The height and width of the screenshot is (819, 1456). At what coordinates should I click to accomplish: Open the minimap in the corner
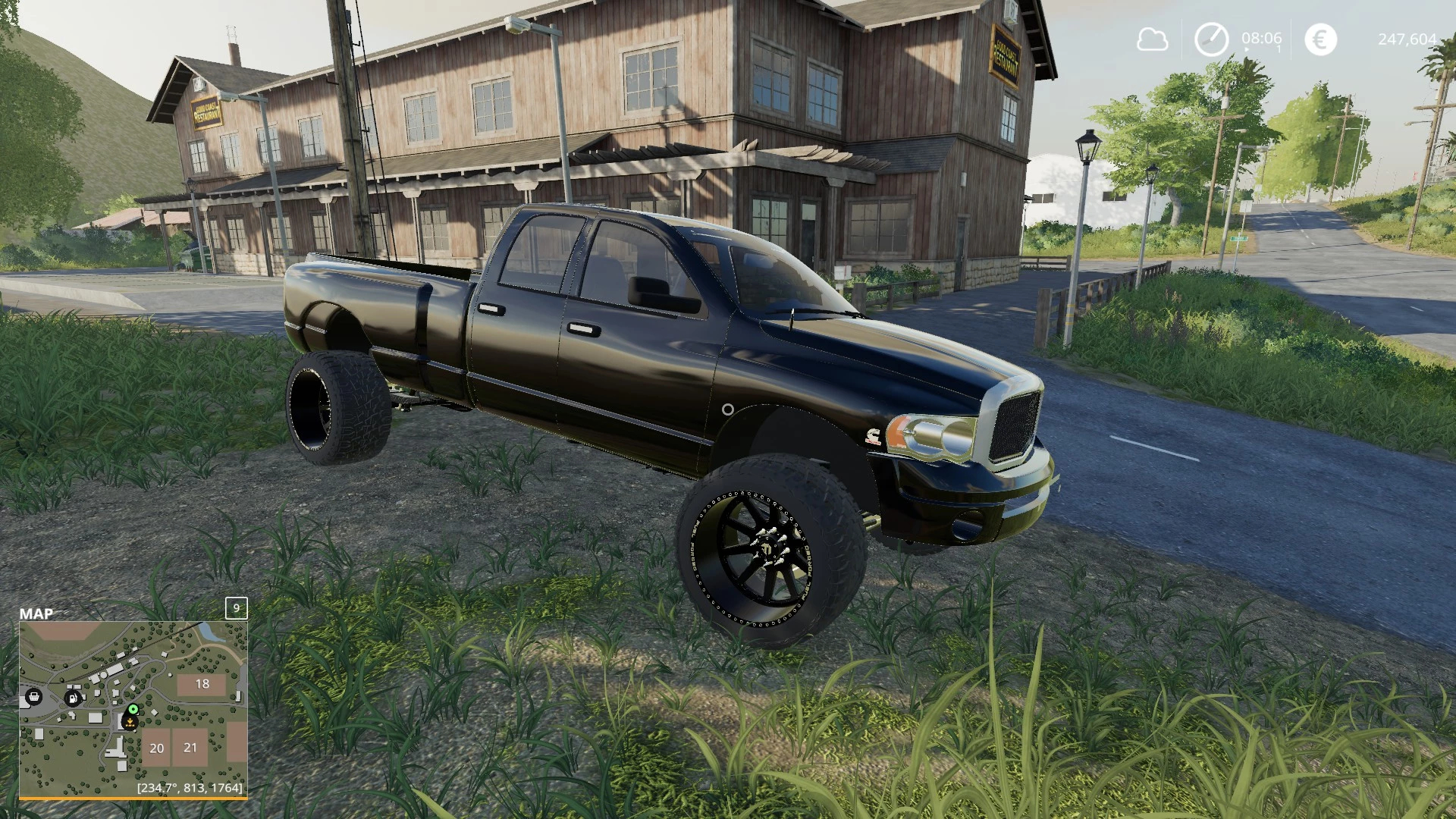(133, 709)
